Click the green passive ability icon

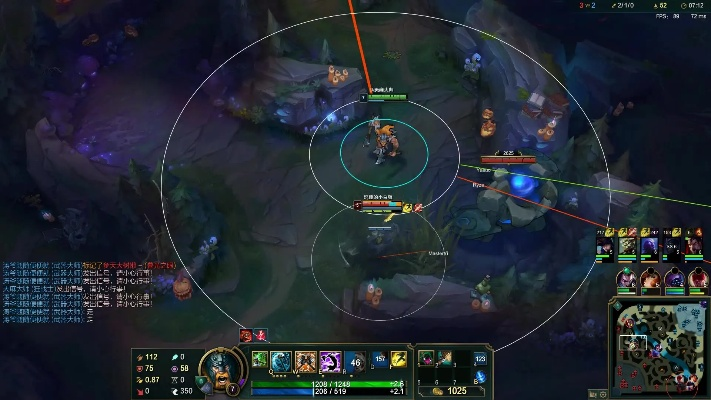(x=259, y=359)
